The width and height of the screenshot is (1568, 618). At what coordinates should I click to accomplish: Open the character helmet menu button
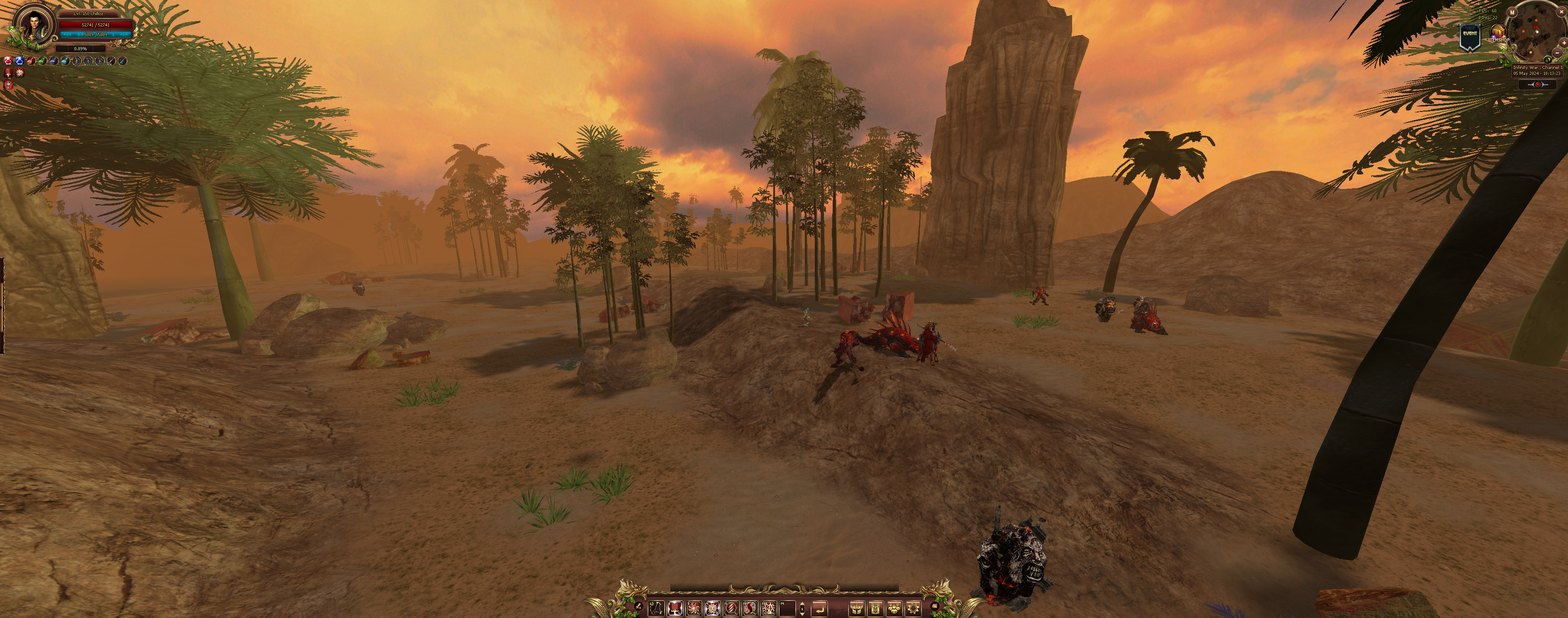pos(856,607)
